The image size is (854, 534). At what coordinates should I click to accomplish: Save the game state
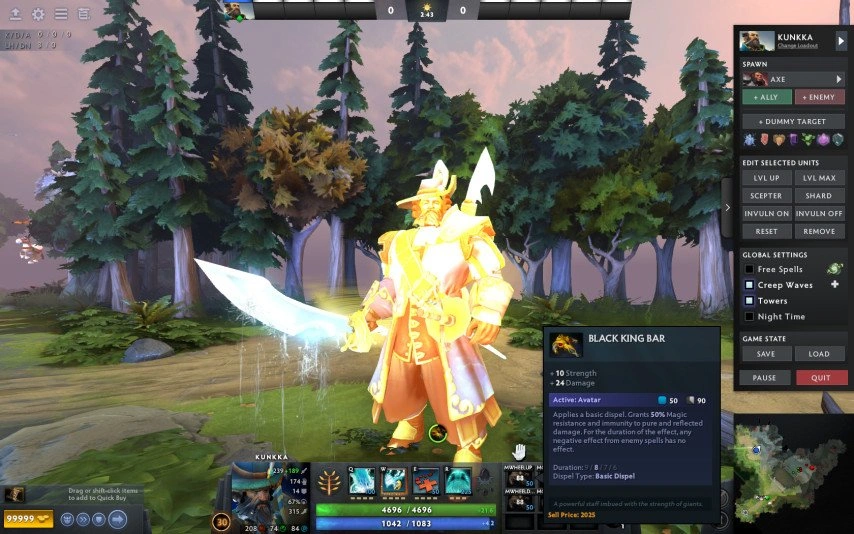coord(766,354)
